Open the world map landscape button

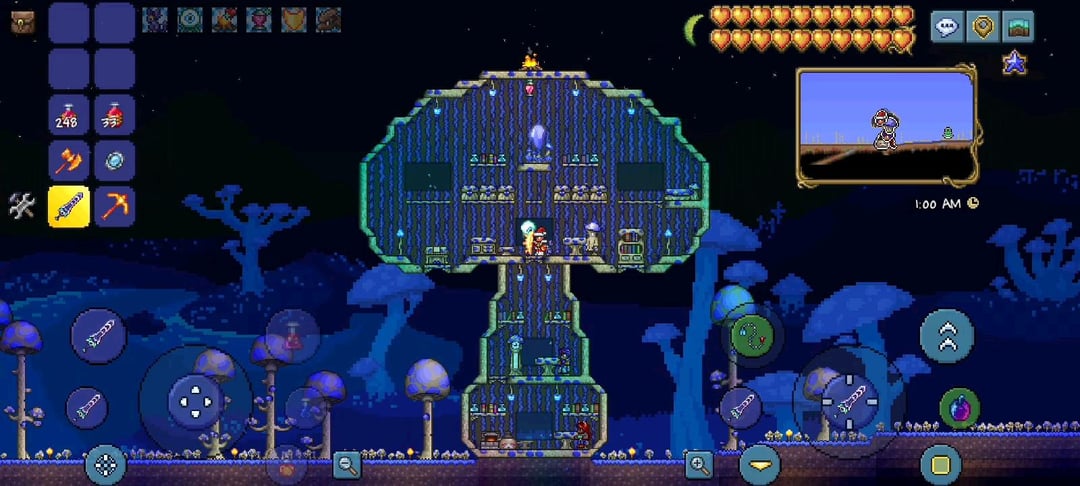point(1018,27)
